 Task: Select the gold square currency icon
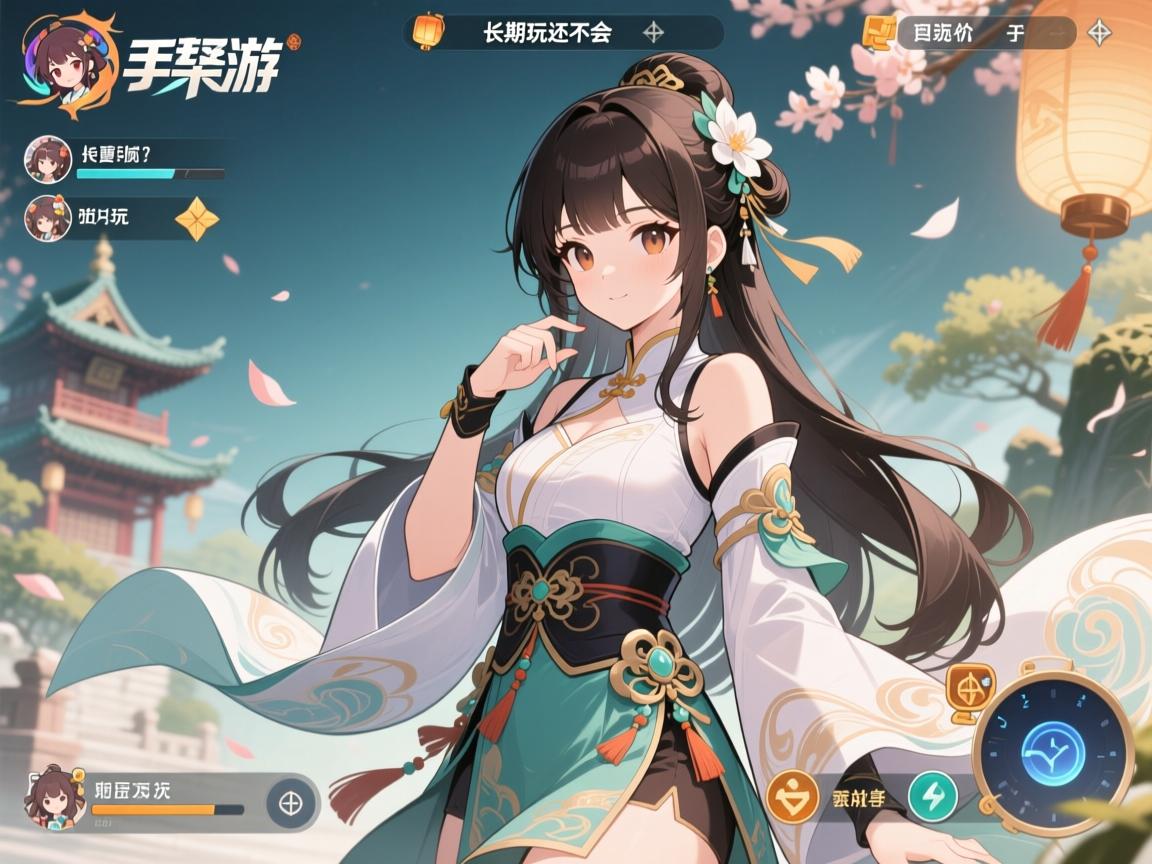878,32
